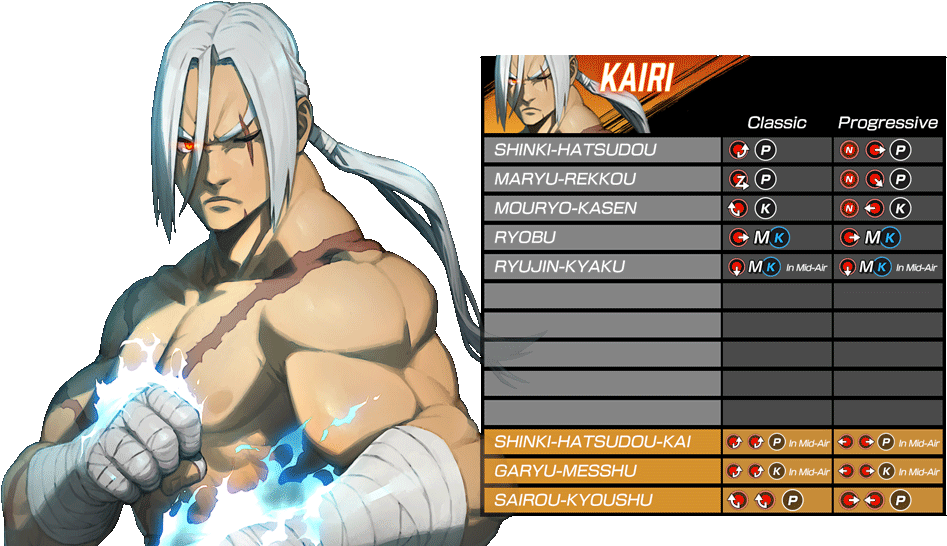Switch to the Classic control column
The width and height of the screenshot is (947, 546).
(x=776, y=123)
